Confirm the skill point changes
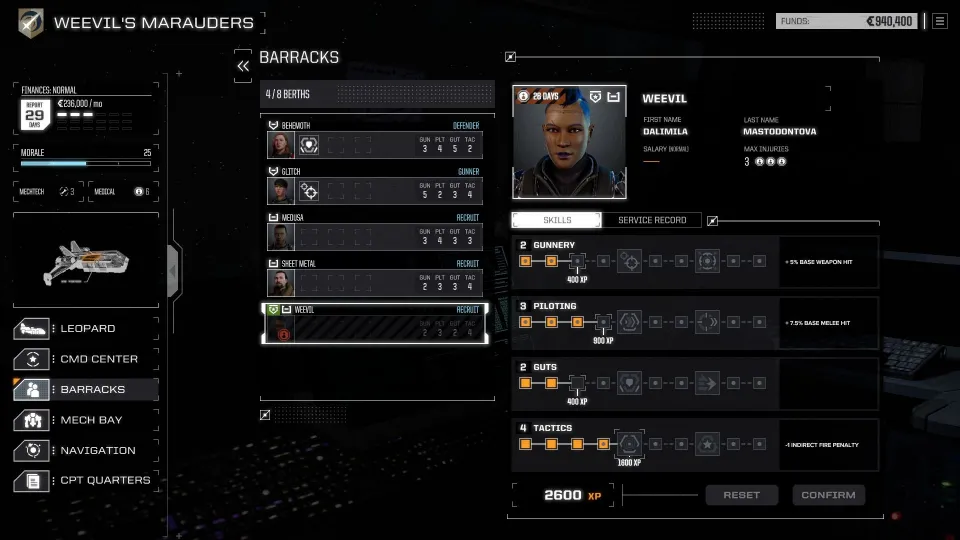Image resolution: width=960 pixels, height=540 pixels. (828, 495)
